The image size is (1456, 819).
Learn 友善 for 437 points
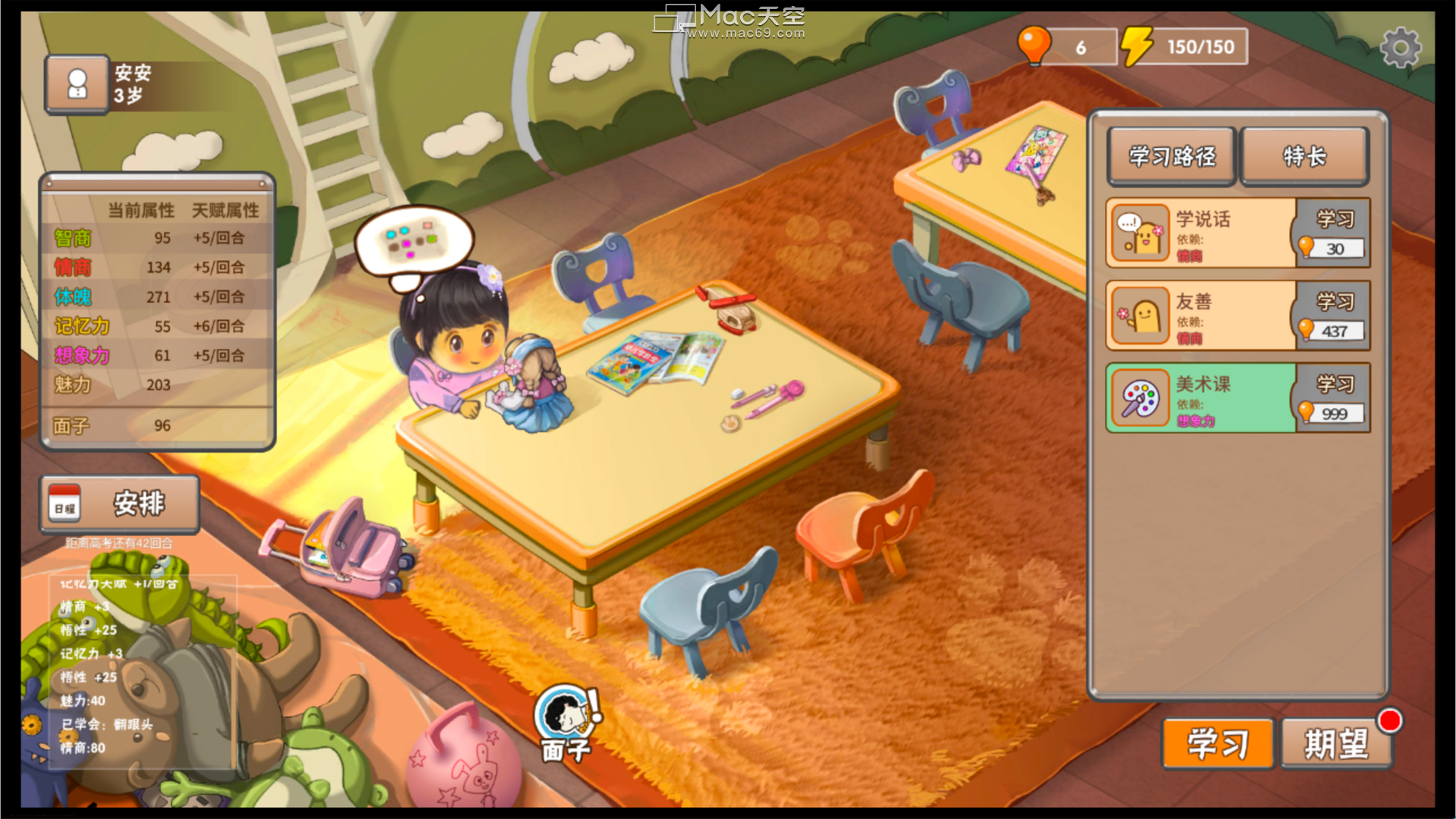tap(1334, 315)
